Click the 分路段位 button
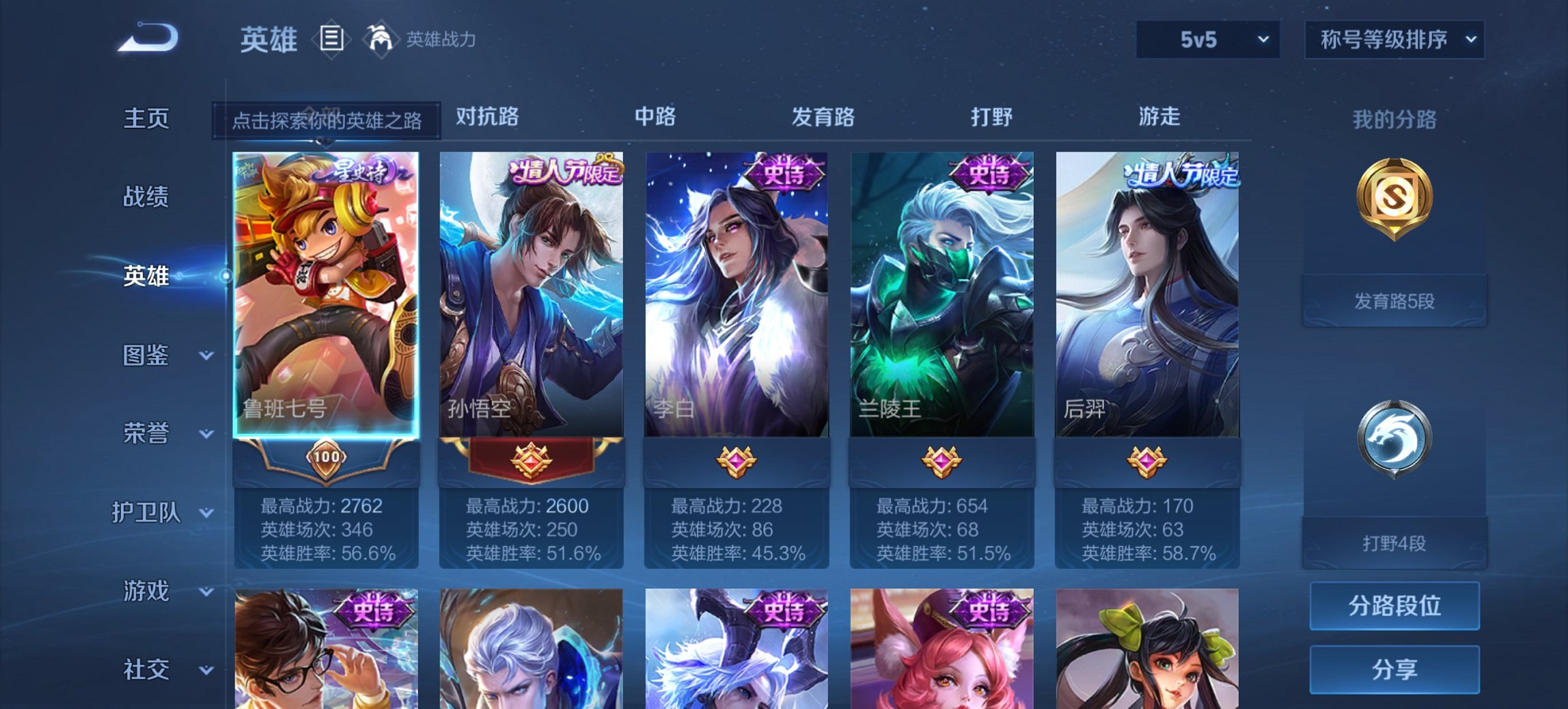Viewport: 1568px width, 709px height. pos(1394,606)
